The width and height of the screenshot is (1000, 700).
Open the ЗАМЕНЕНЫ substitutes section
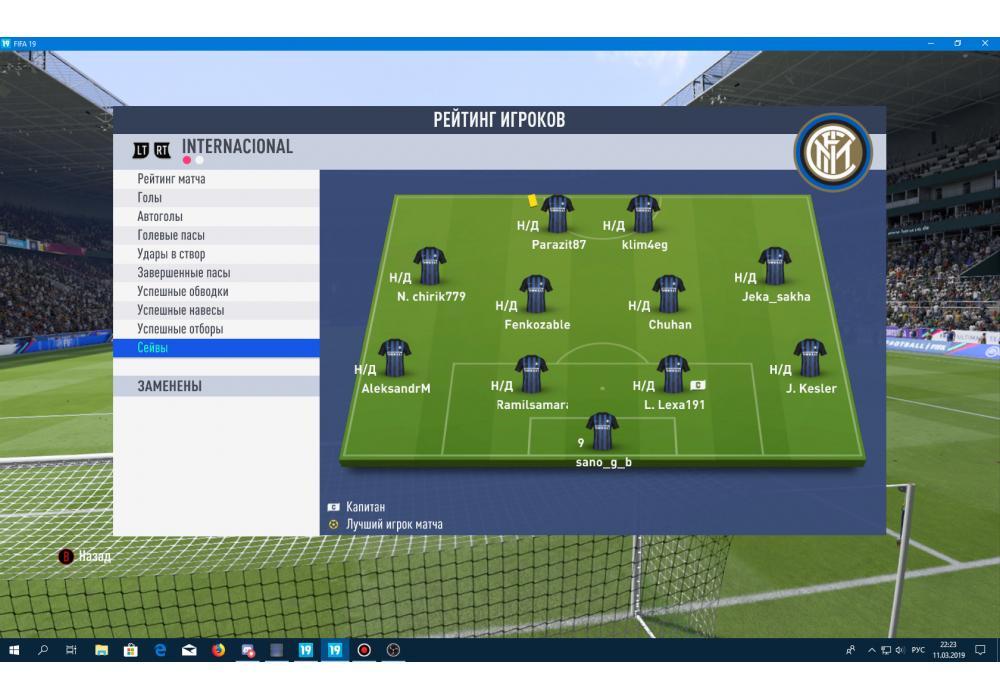[170, 386]
